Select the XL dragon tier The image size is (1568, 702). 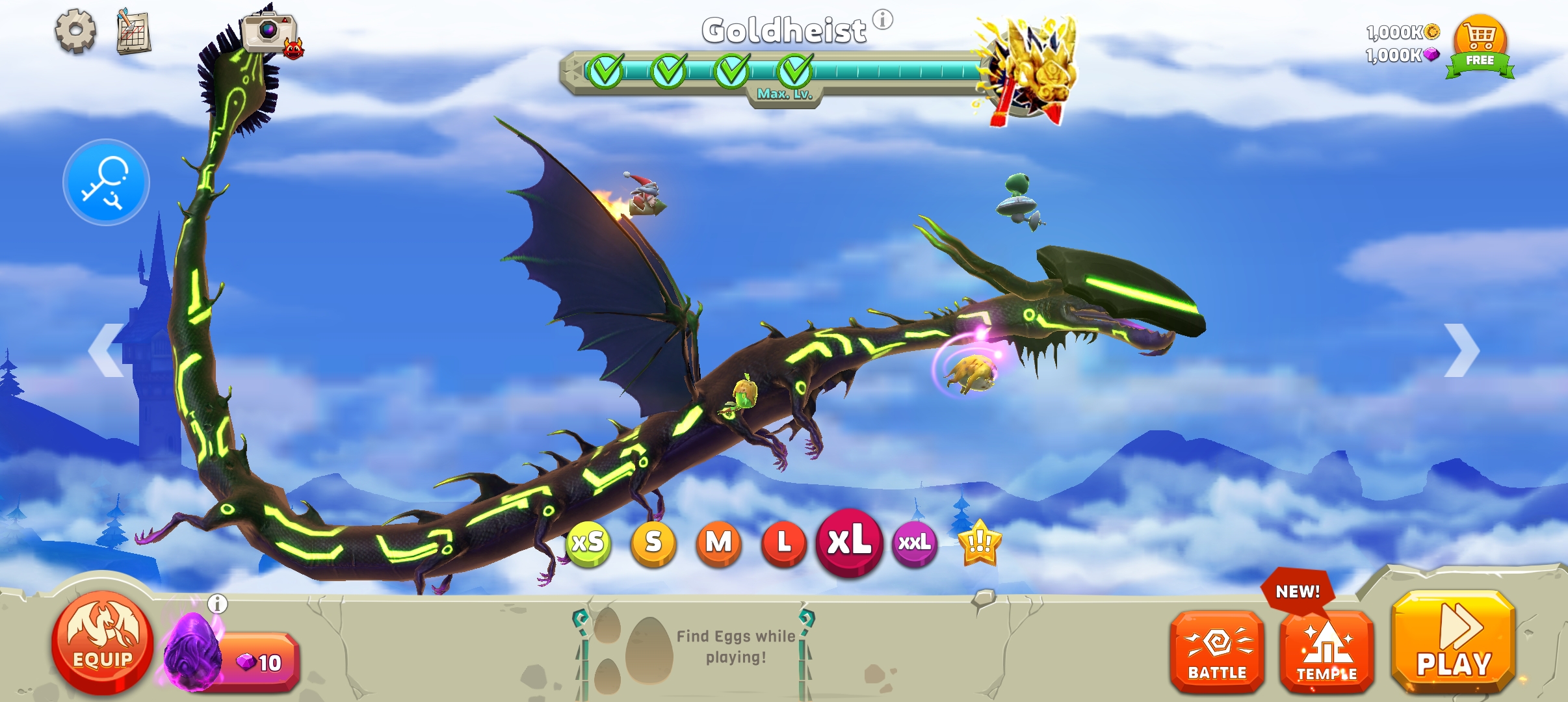click(x=849, y=541)
